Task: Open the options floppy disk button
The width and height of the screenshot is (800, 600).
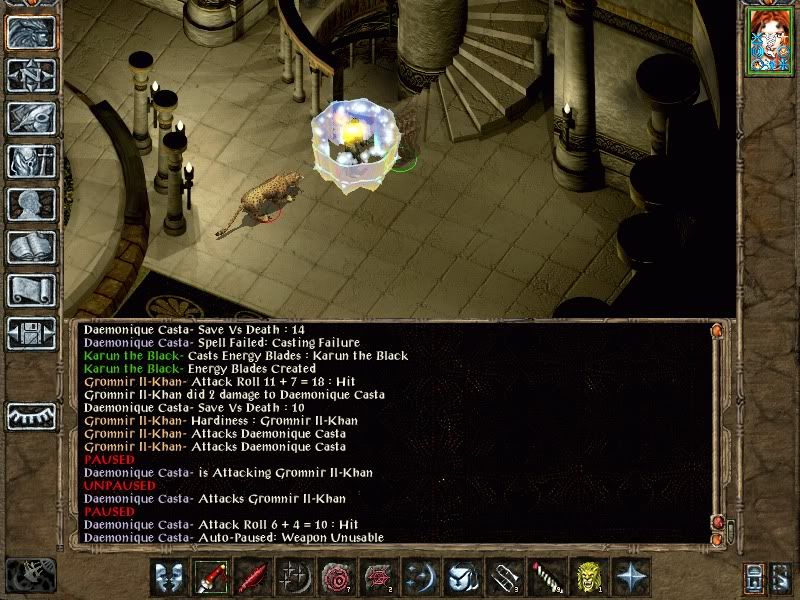Action: pyautogui.click(x=31, y=333)
